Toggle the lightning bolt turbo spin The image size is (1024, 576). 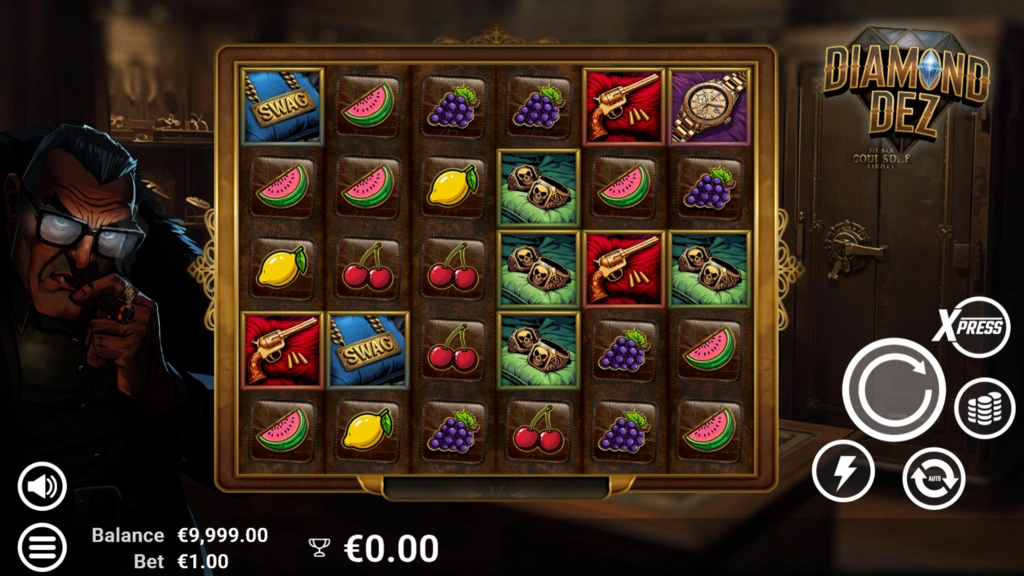843,471
